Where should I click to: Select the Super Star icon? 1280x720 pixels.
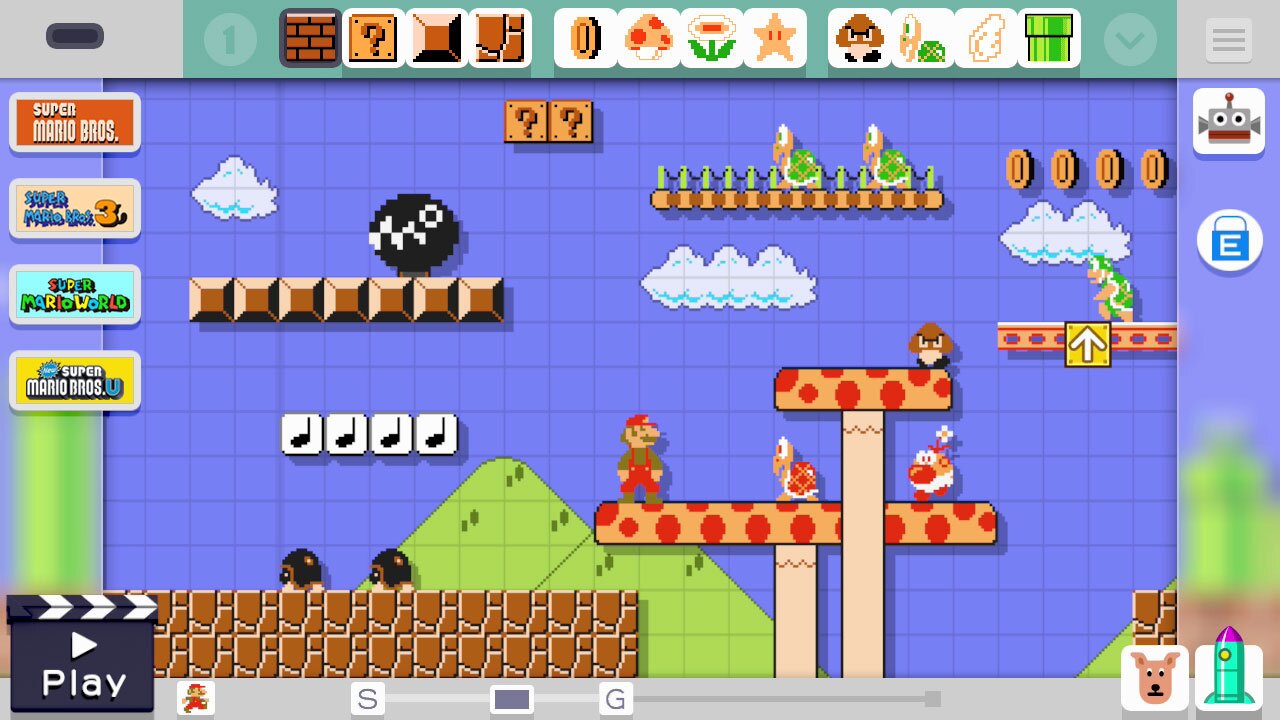pyautogui.click(x=775, y=39)
